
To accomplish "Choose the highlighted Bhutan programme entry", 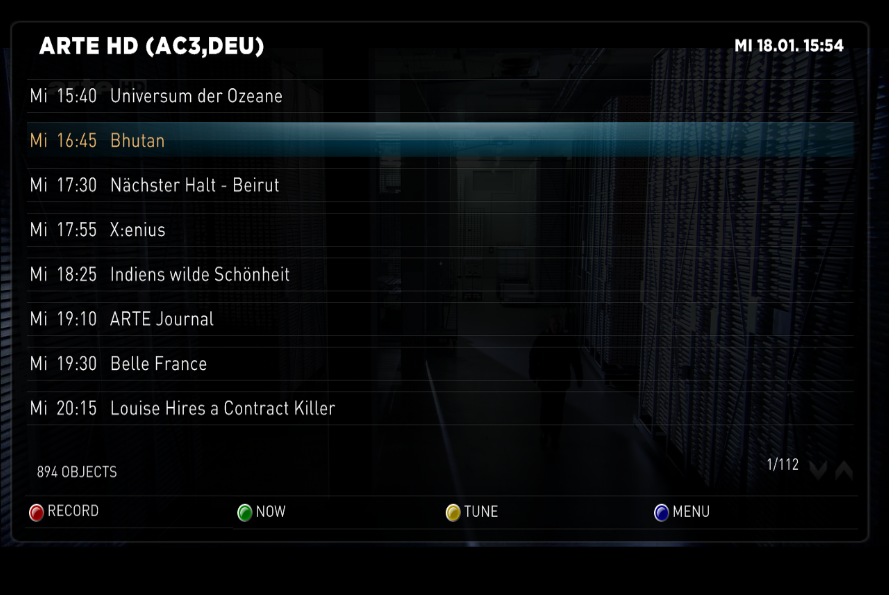I will coord(137,141).
